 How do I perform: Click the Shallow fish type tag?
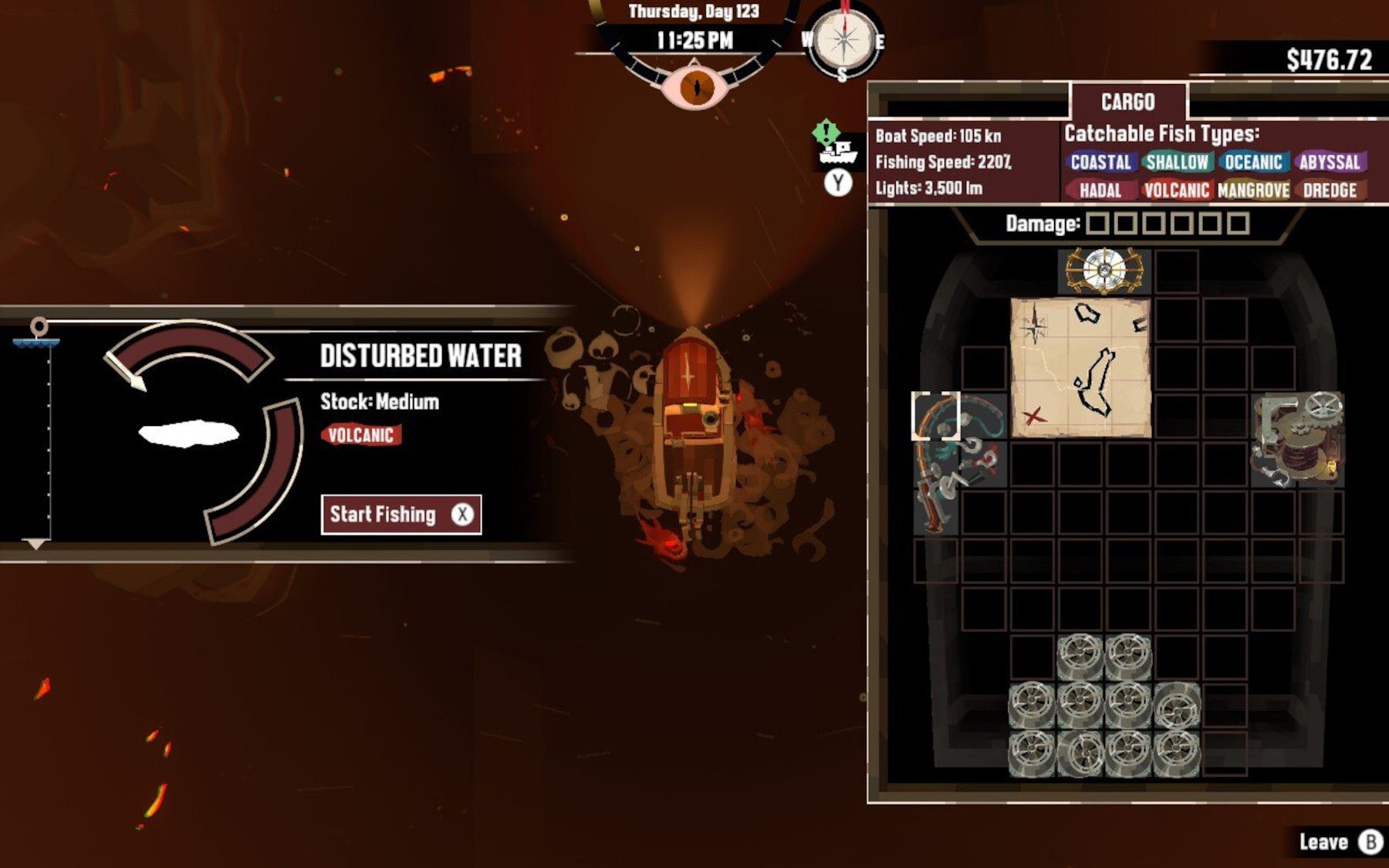1177,162
